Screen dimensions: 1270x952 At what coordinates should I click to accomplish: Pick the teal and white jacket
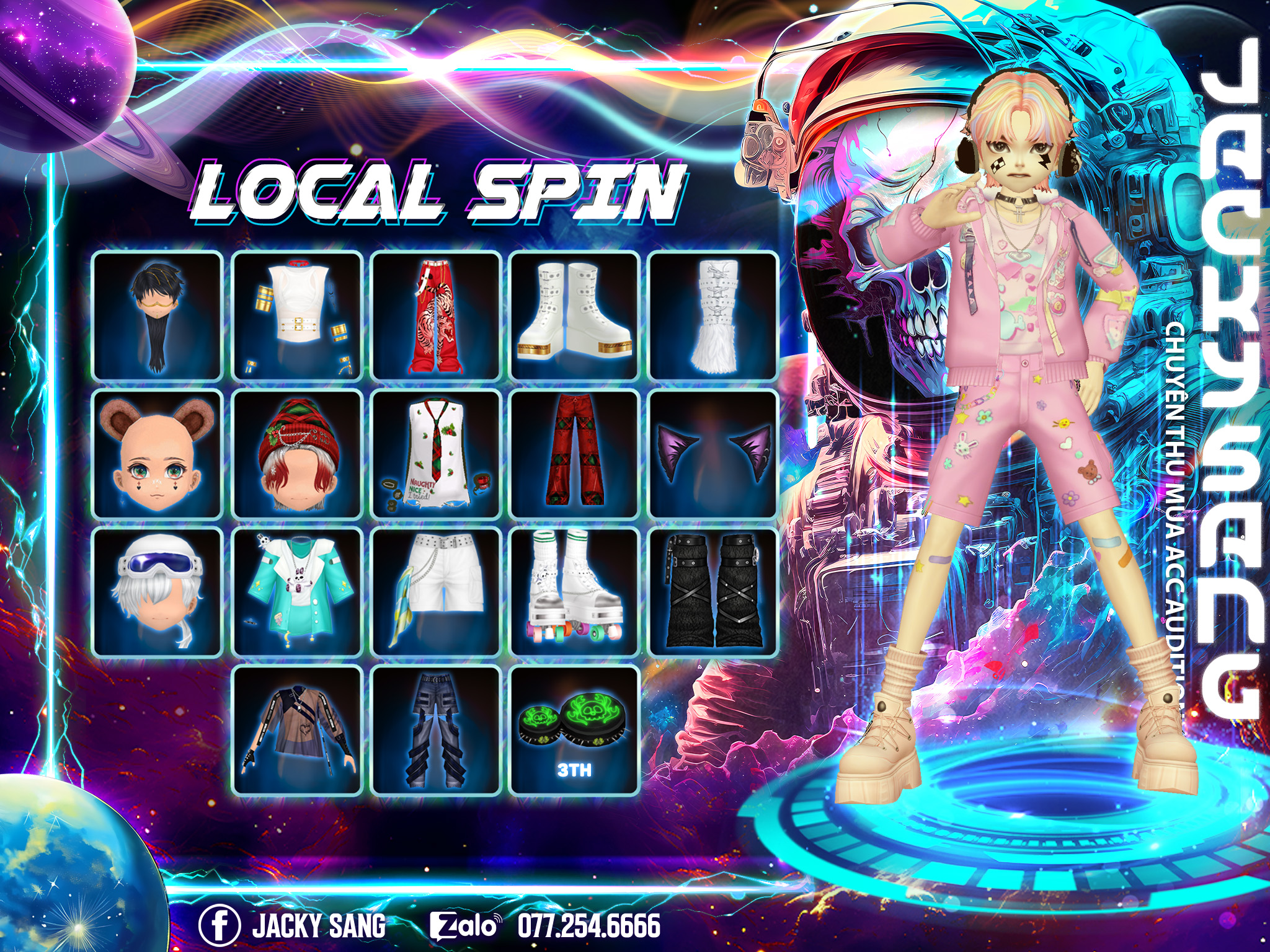[x=297, y=592]
